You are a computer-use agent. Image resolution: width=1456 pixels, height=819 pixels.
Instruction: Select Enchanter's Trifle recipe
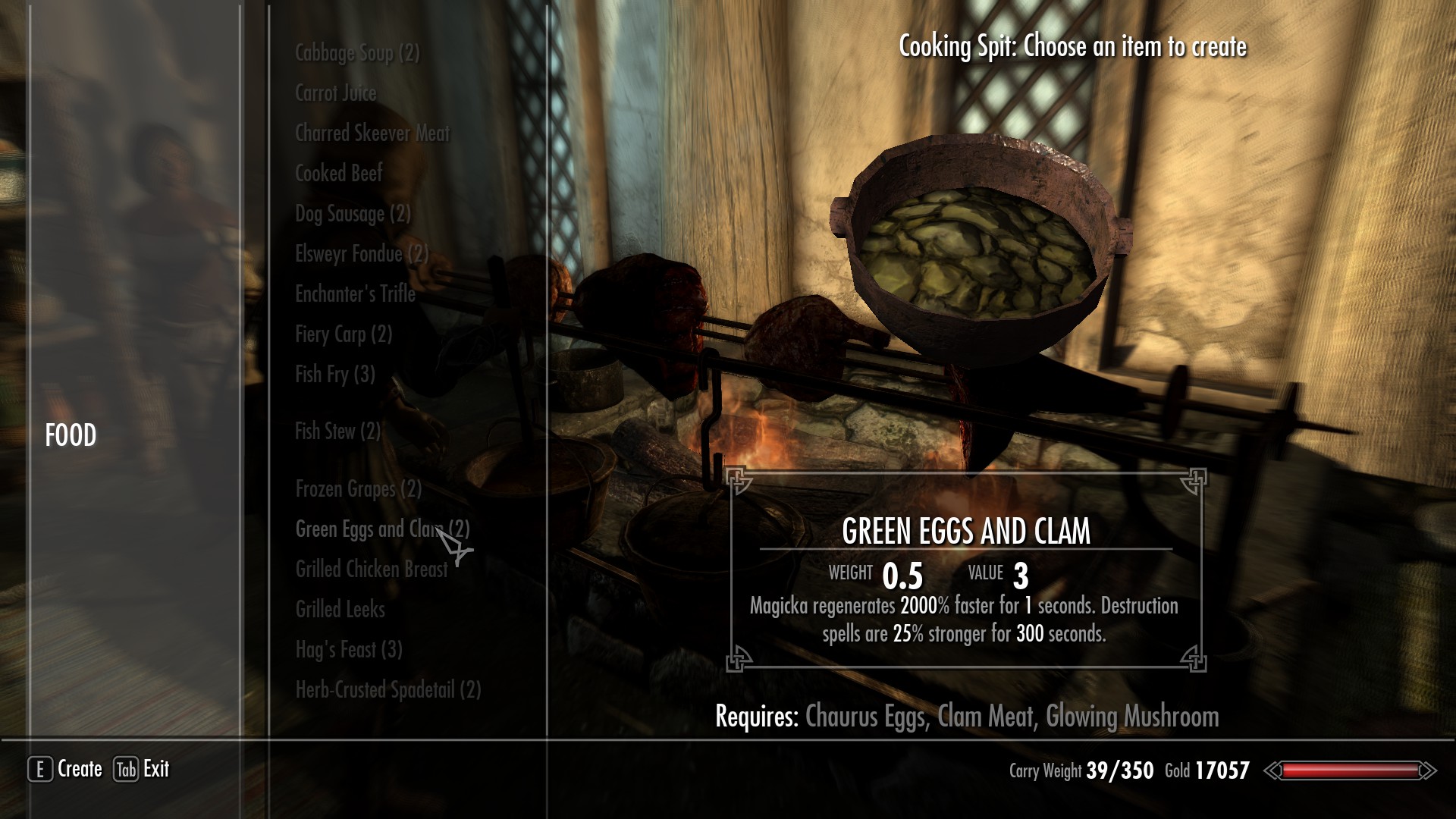tap(355, 294)
